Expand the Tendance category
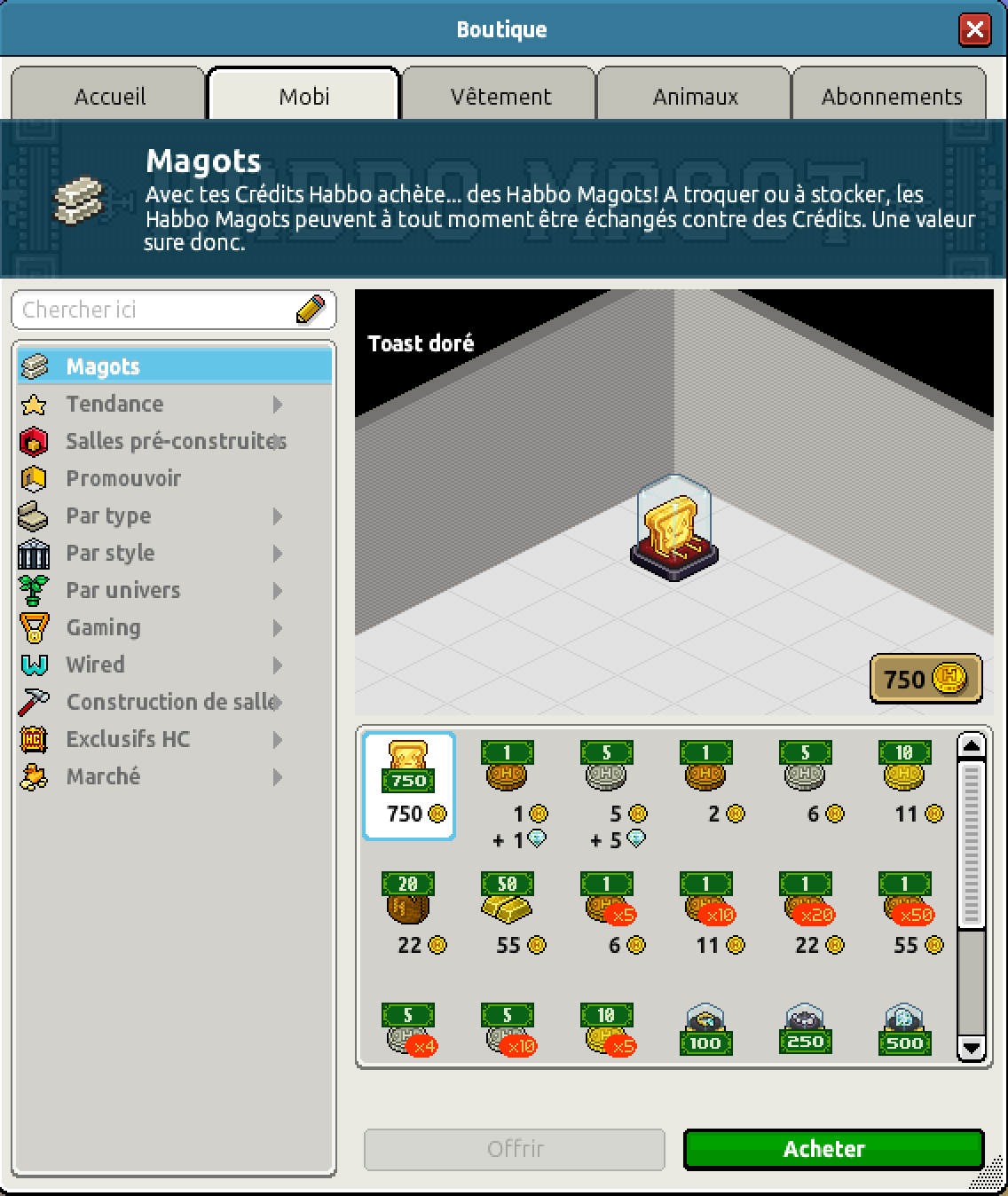Screen dimensions: 1008x1196 coord(114,404)
